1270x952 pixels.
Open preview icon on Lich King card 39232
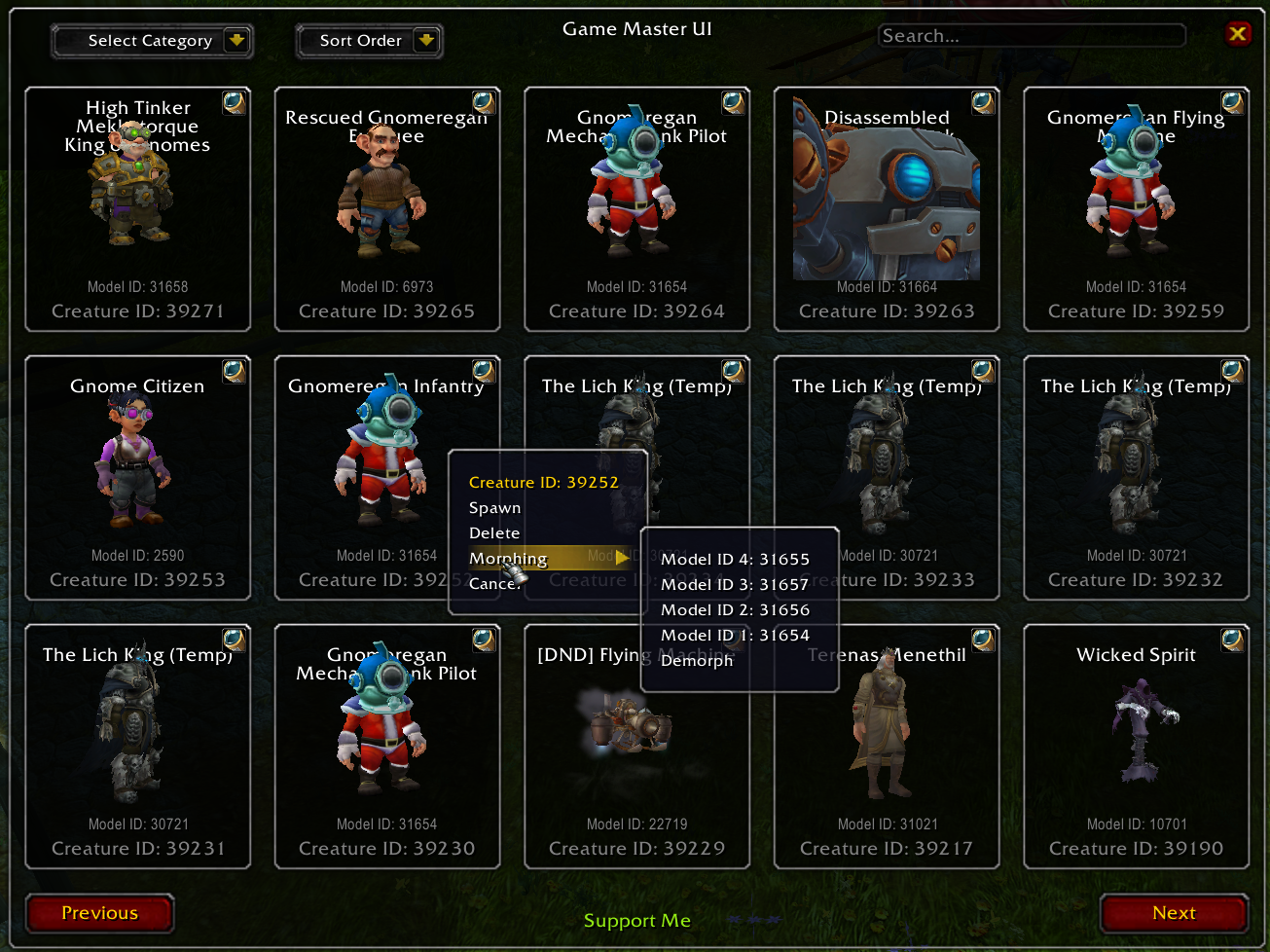pyautogui.click(x=1232, y=370)
